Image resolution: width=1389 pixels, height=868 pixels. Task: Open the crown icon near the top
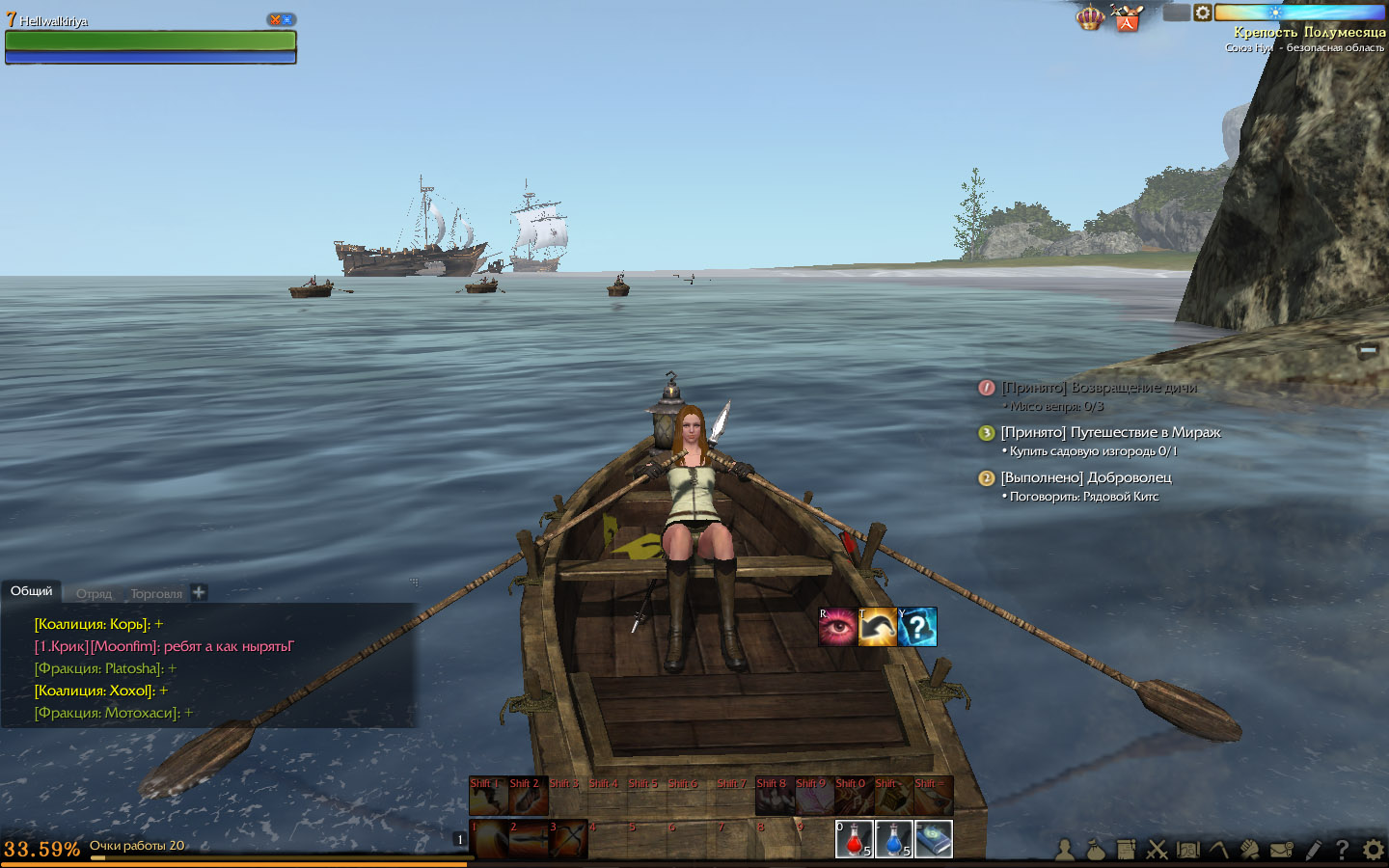(1090, 17)
